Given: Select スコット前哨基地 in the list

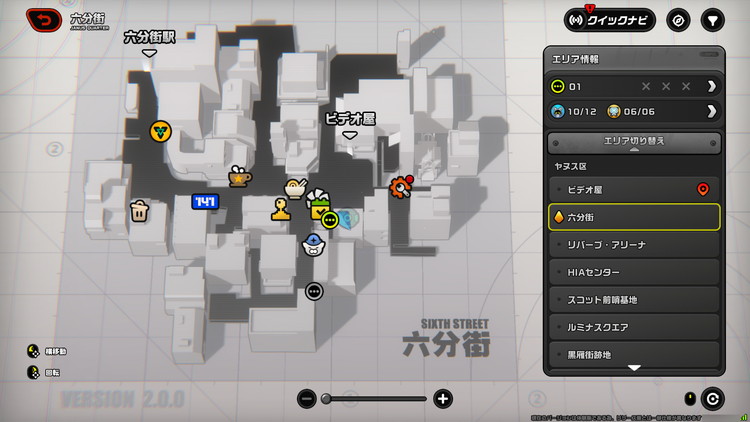Looking at the screenshot, I should tap(634, 299).
